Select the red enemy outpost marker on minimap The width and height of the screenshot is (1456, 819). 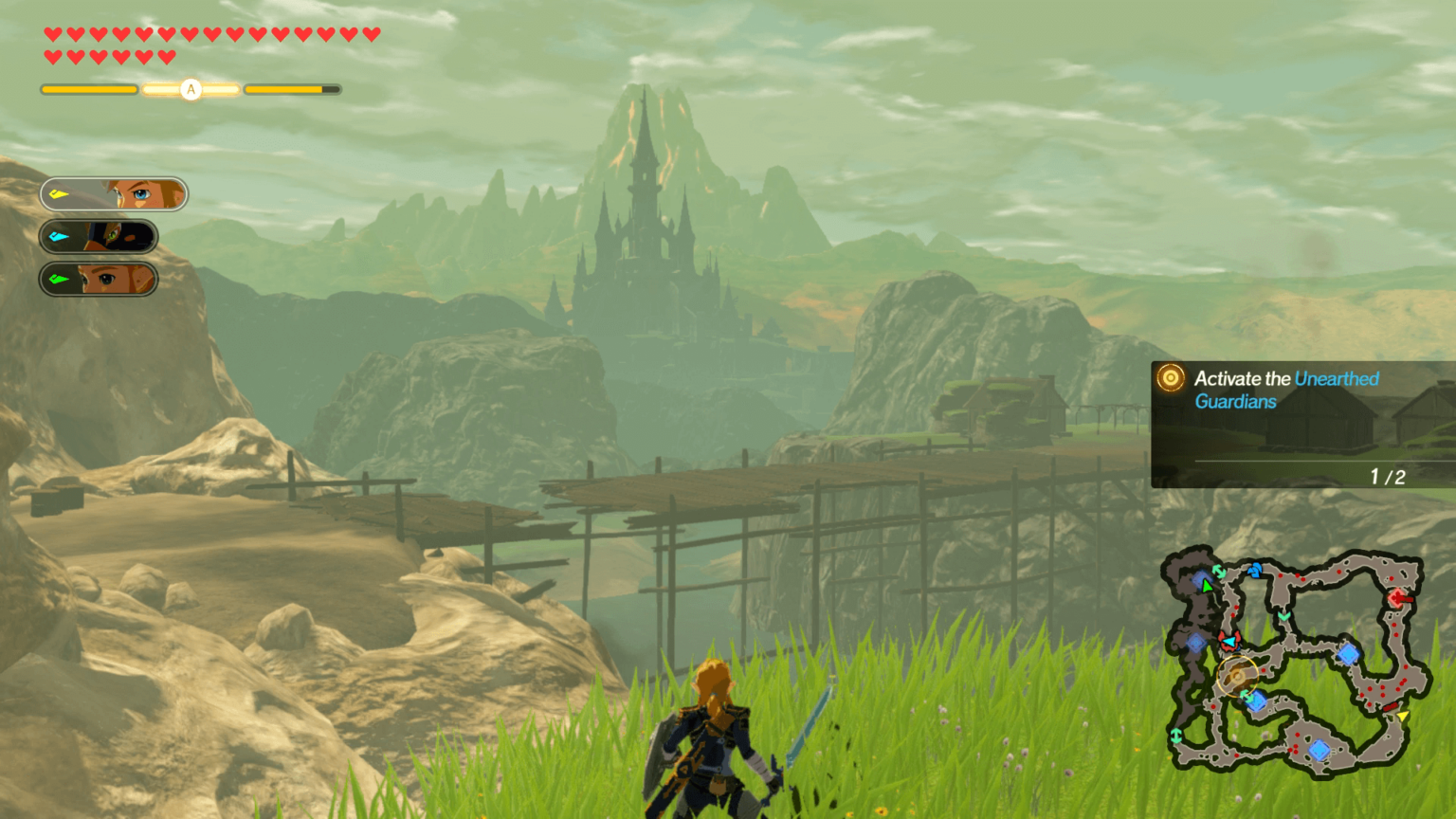[1398, 598]
